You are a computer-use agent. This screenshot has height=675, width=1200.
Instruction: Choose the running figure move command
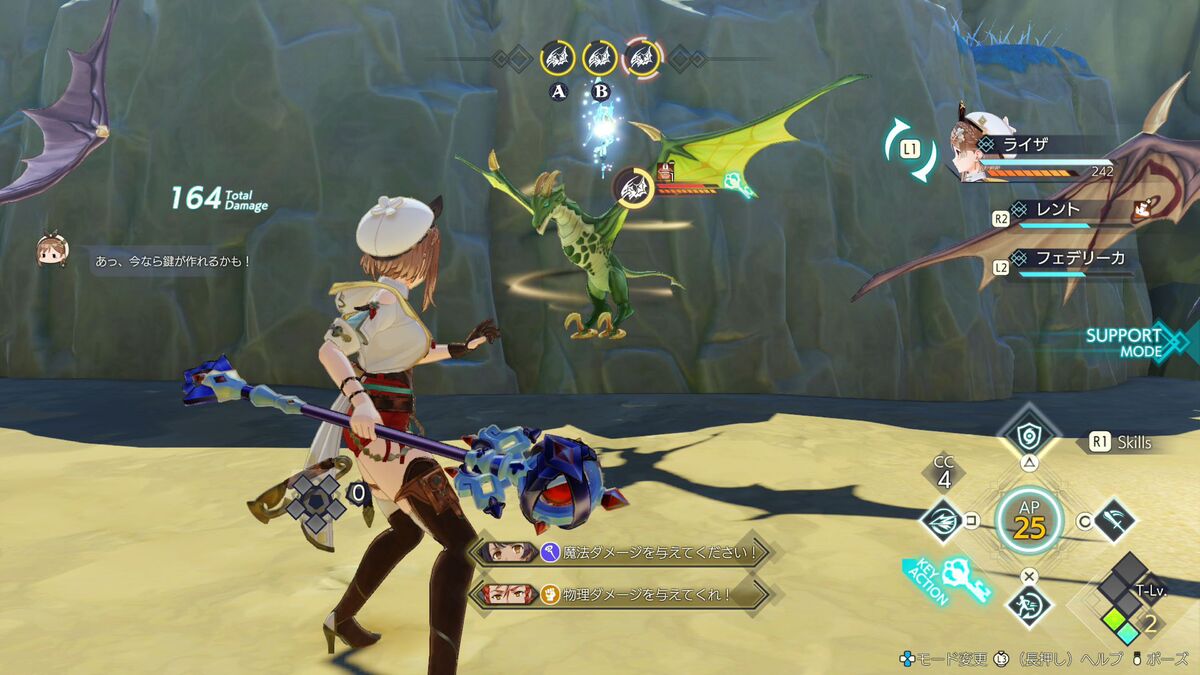pyautogui.click(x=1029, y=604)
